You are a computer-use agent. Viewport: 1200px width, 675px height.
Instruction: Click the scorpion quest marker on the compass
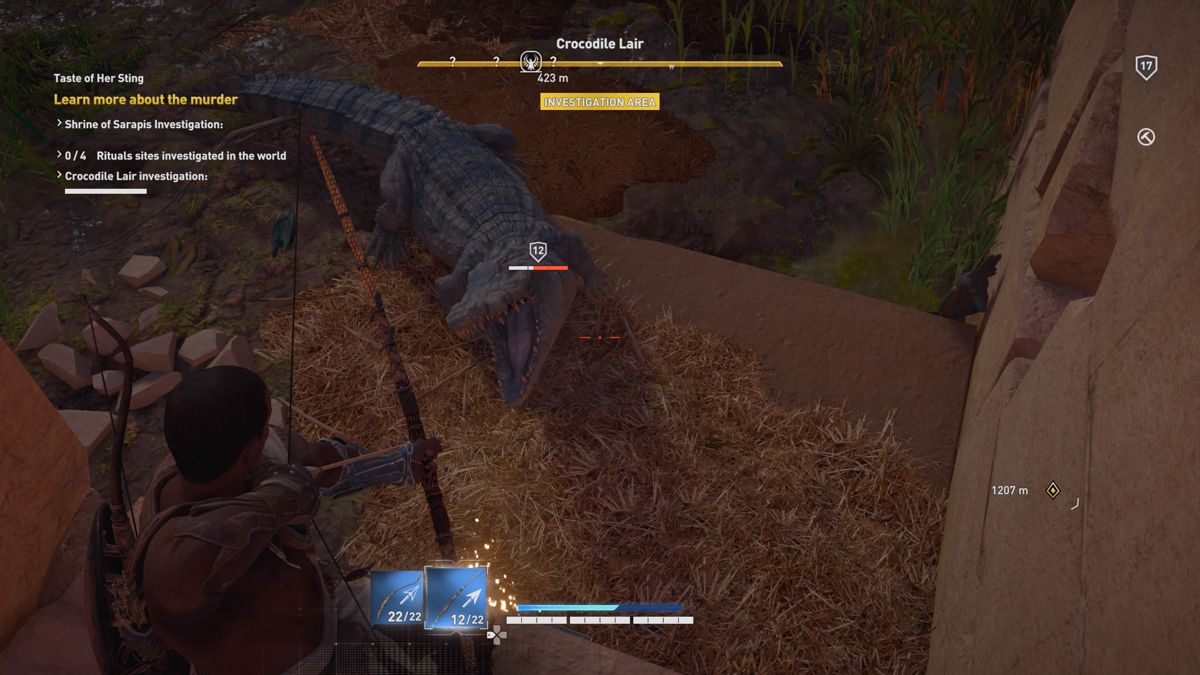[531, 63]
